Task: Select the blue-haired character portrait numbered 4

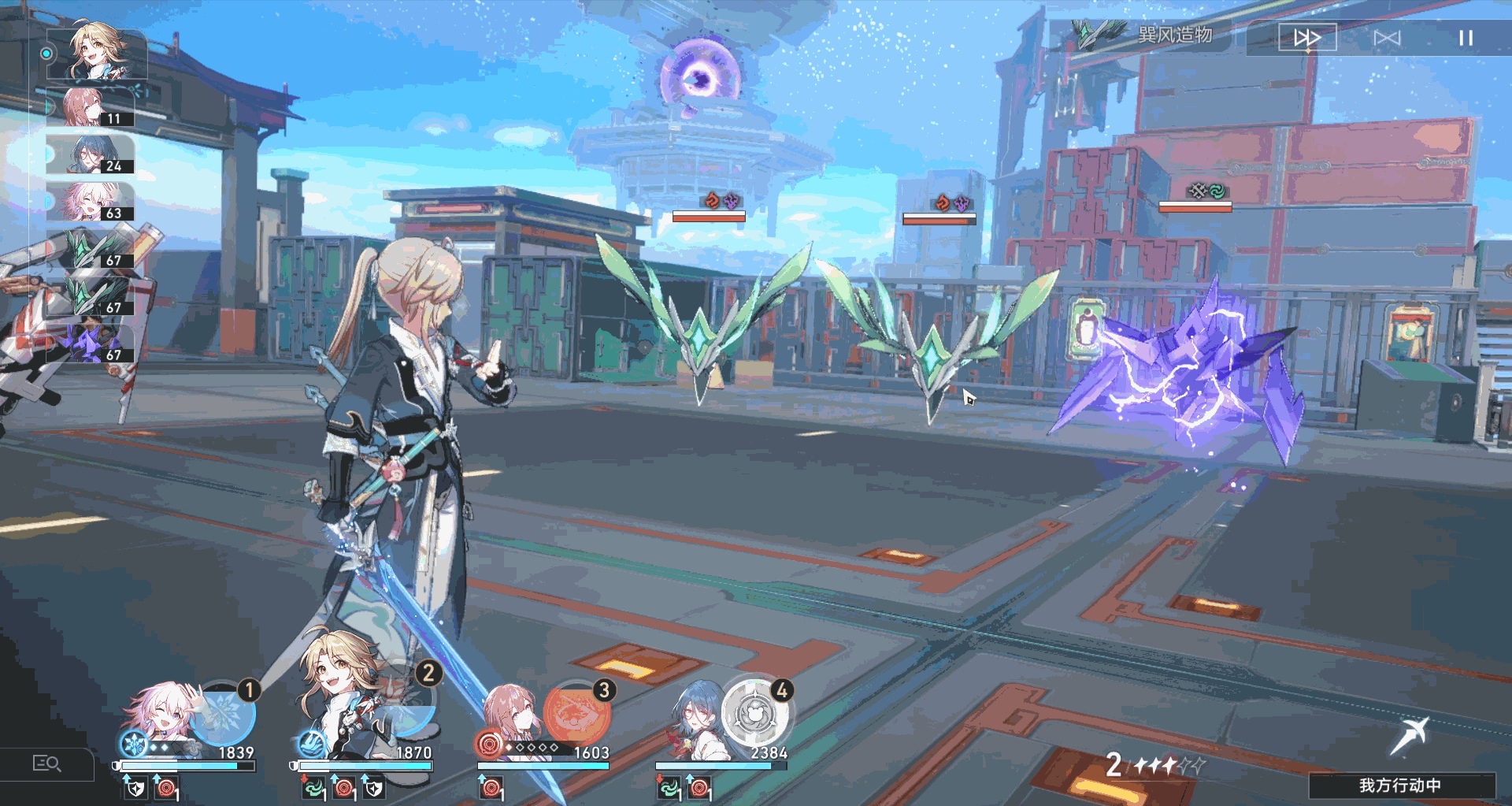Action: tap(693, 717)
